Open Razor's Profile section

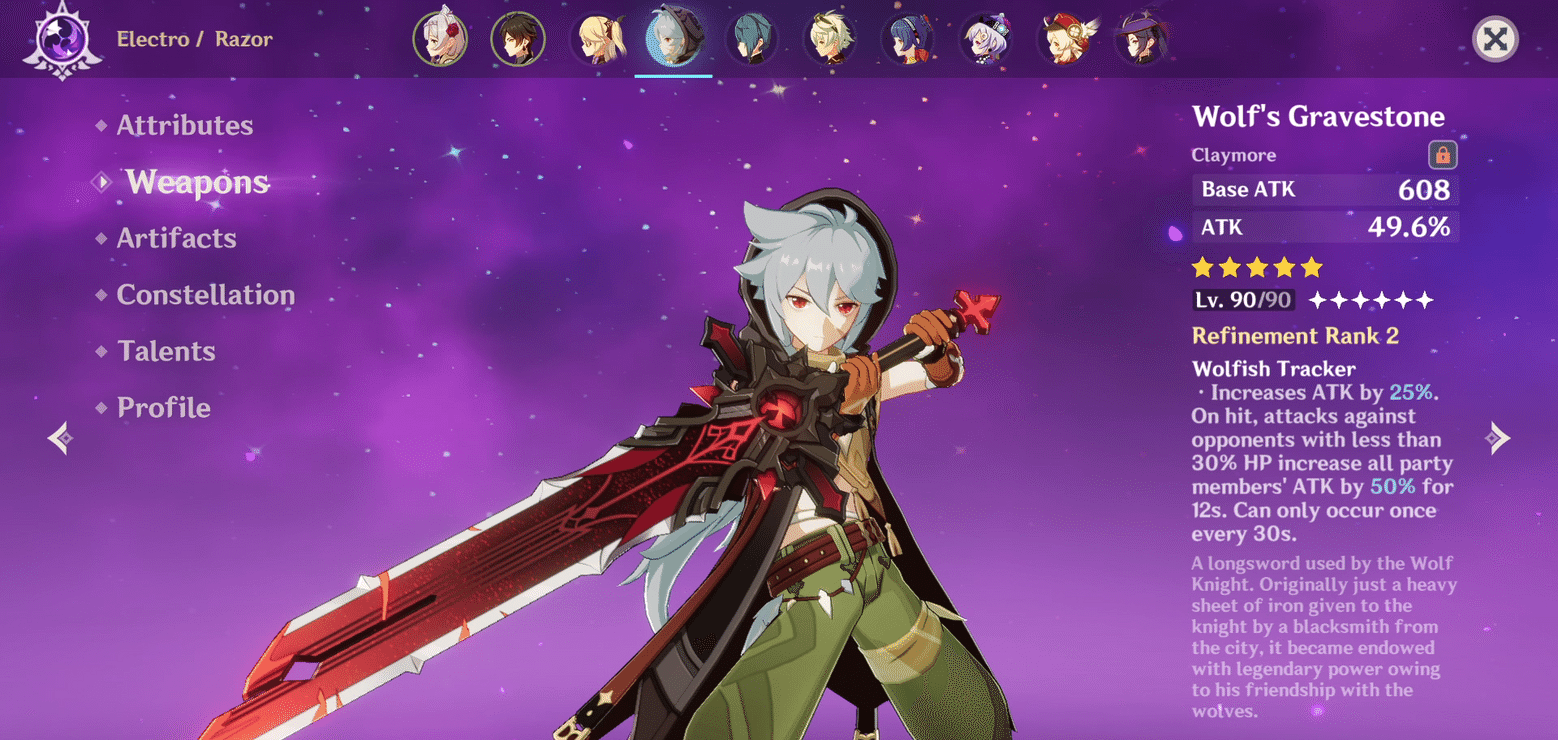[x=163, y=407]
